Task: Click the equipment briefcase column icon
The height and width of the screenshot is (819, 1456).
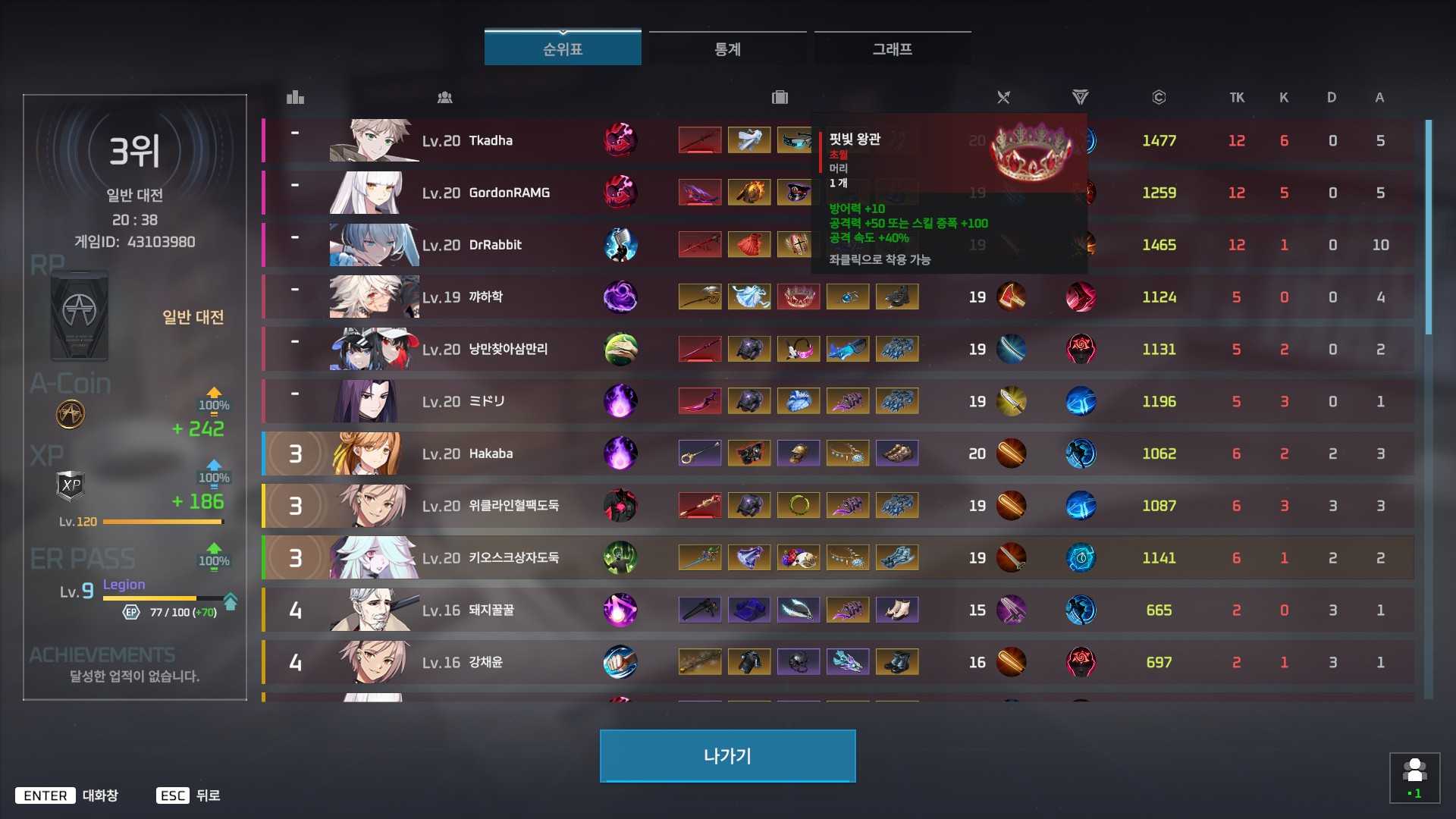Action: point(779,97)
